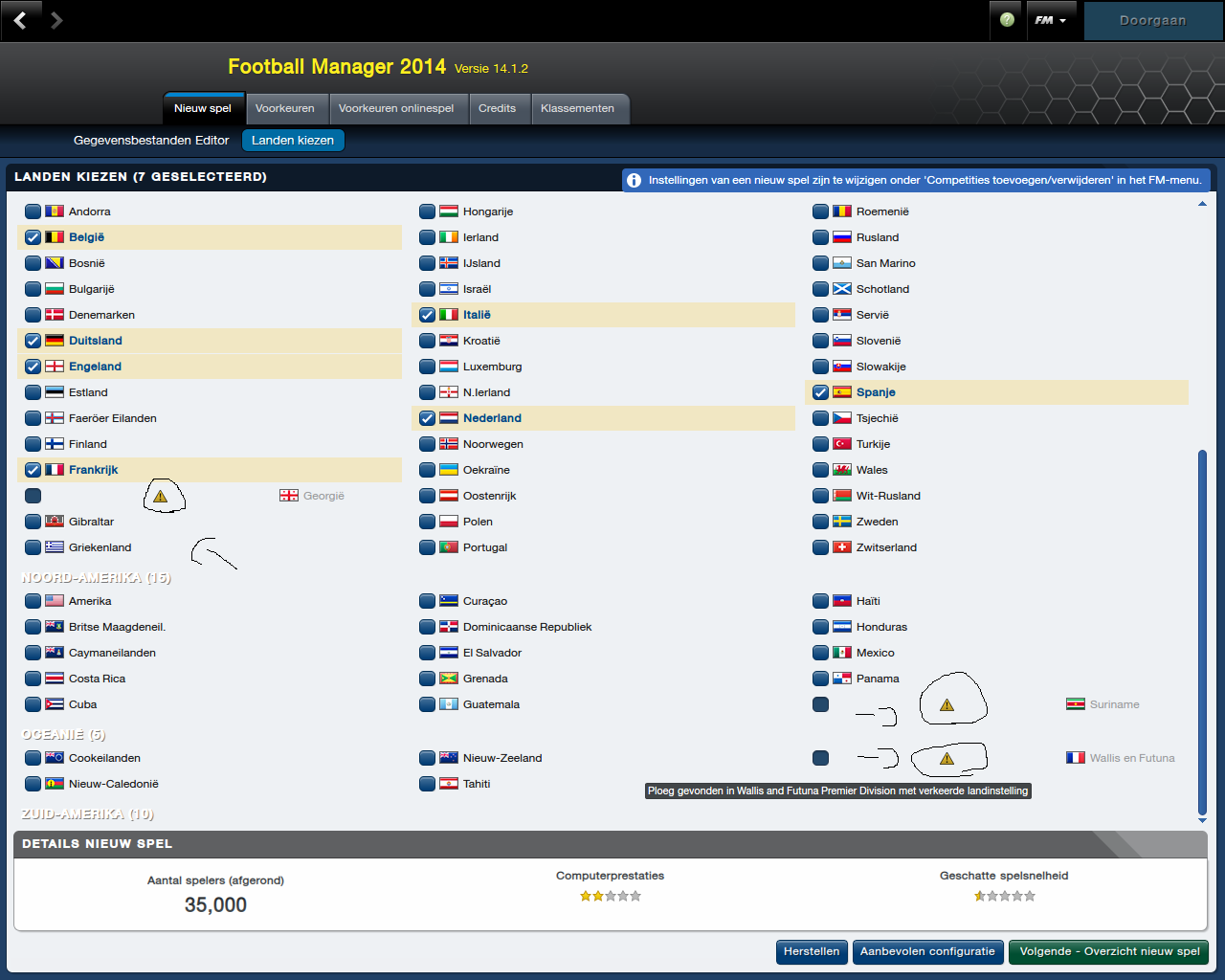
Task: Click the Doorgaan button
Action: [x=1152, y=20]
